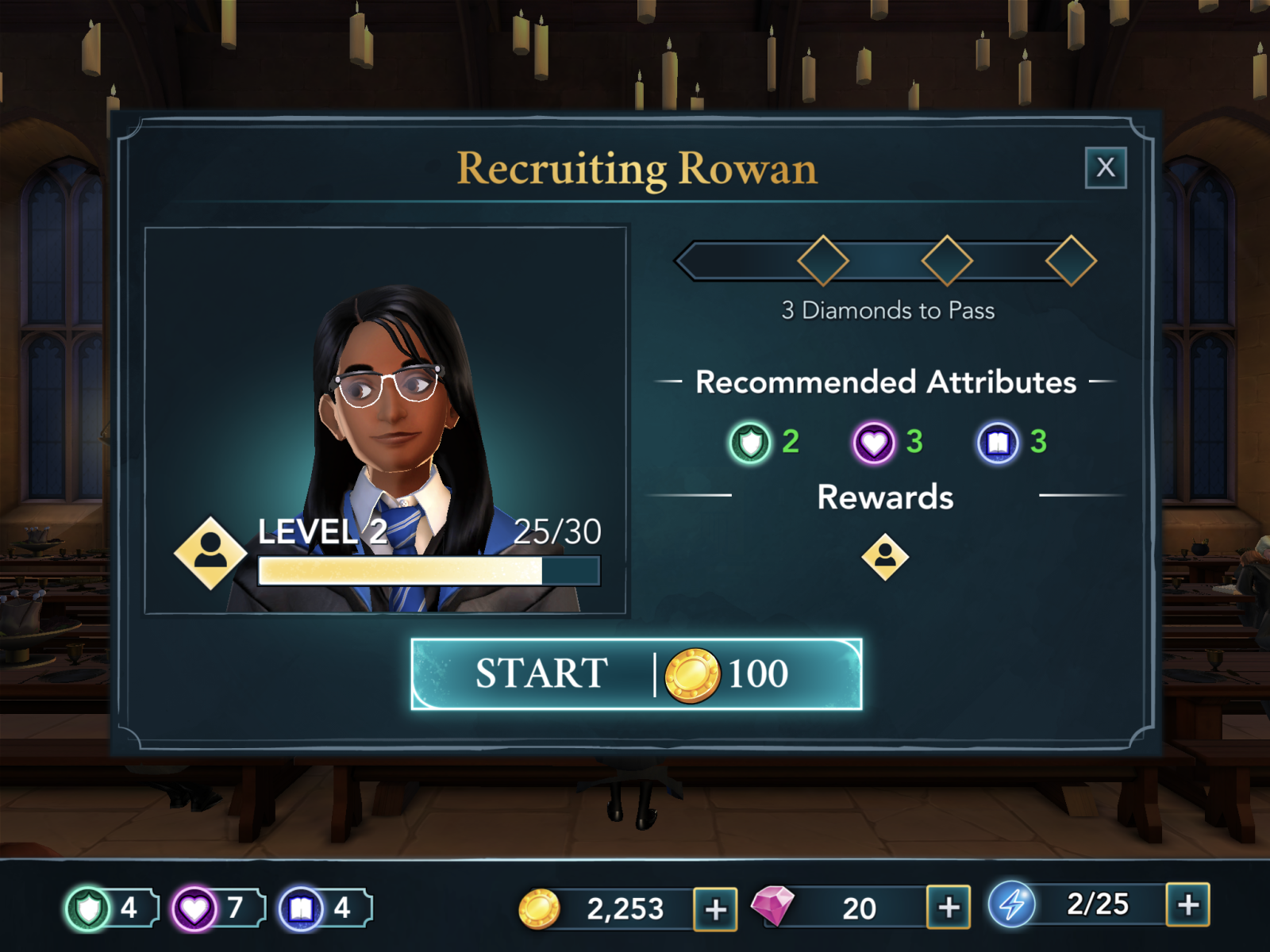Refill energy using the plus button
The width and height of the screenshot is (1270, 952).
click(x=1187, y=904)
